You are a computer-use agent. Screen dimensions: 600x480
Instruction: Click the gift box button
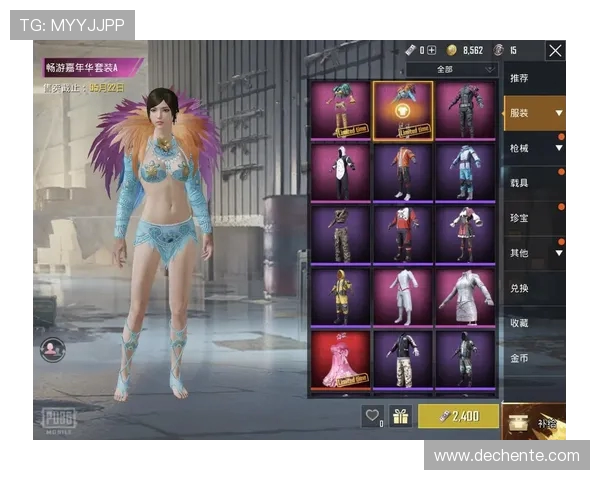point(401,416)
